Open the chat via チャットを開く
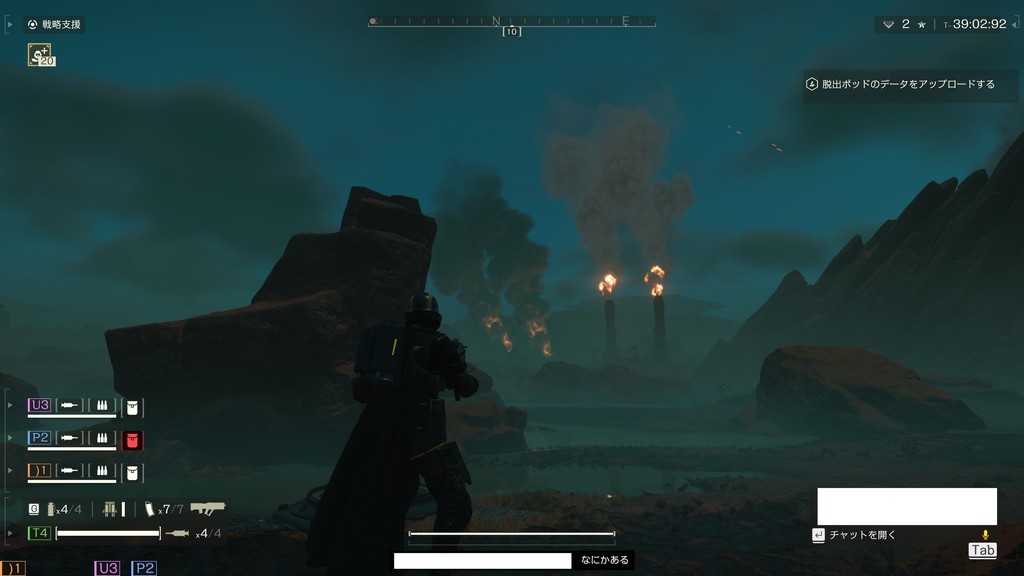1024x576 pixels. [854, 535]
